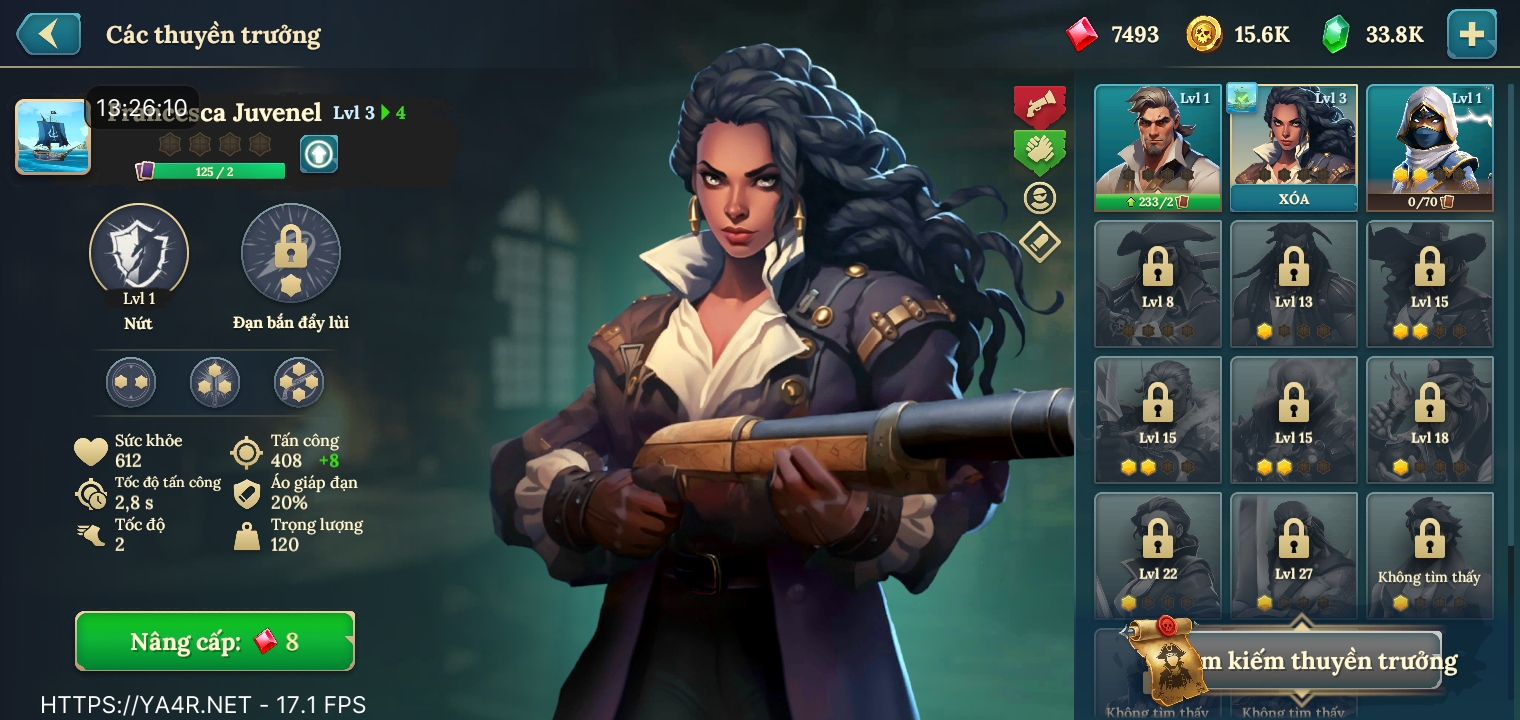Screen dimensions: 1520x720
Task: Click the blue up-arrow promote icon
Action: pyautogui.click(x=319, y=154)
